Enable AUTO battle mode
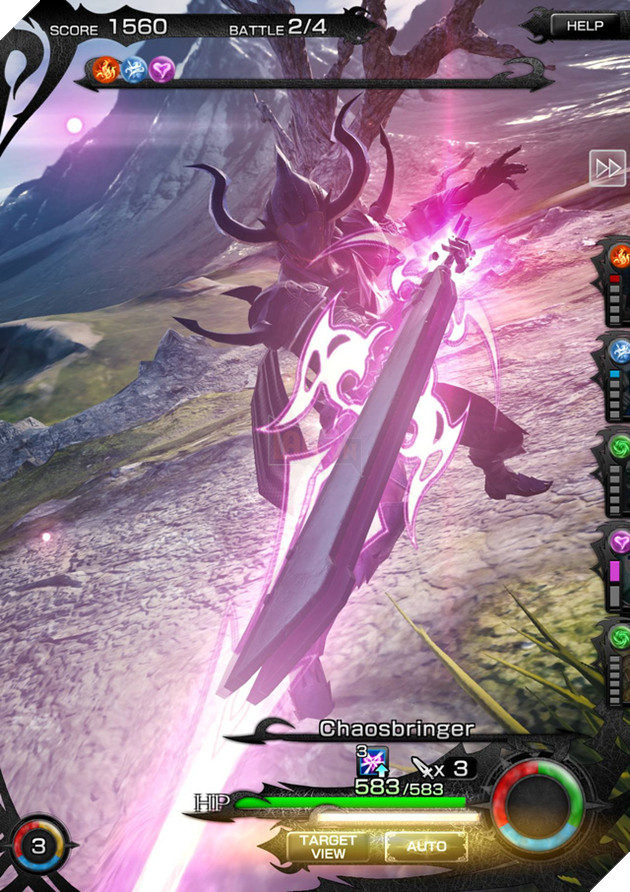Image resolution: width=630 pixels, height=892 pixels. pos(426,846)
